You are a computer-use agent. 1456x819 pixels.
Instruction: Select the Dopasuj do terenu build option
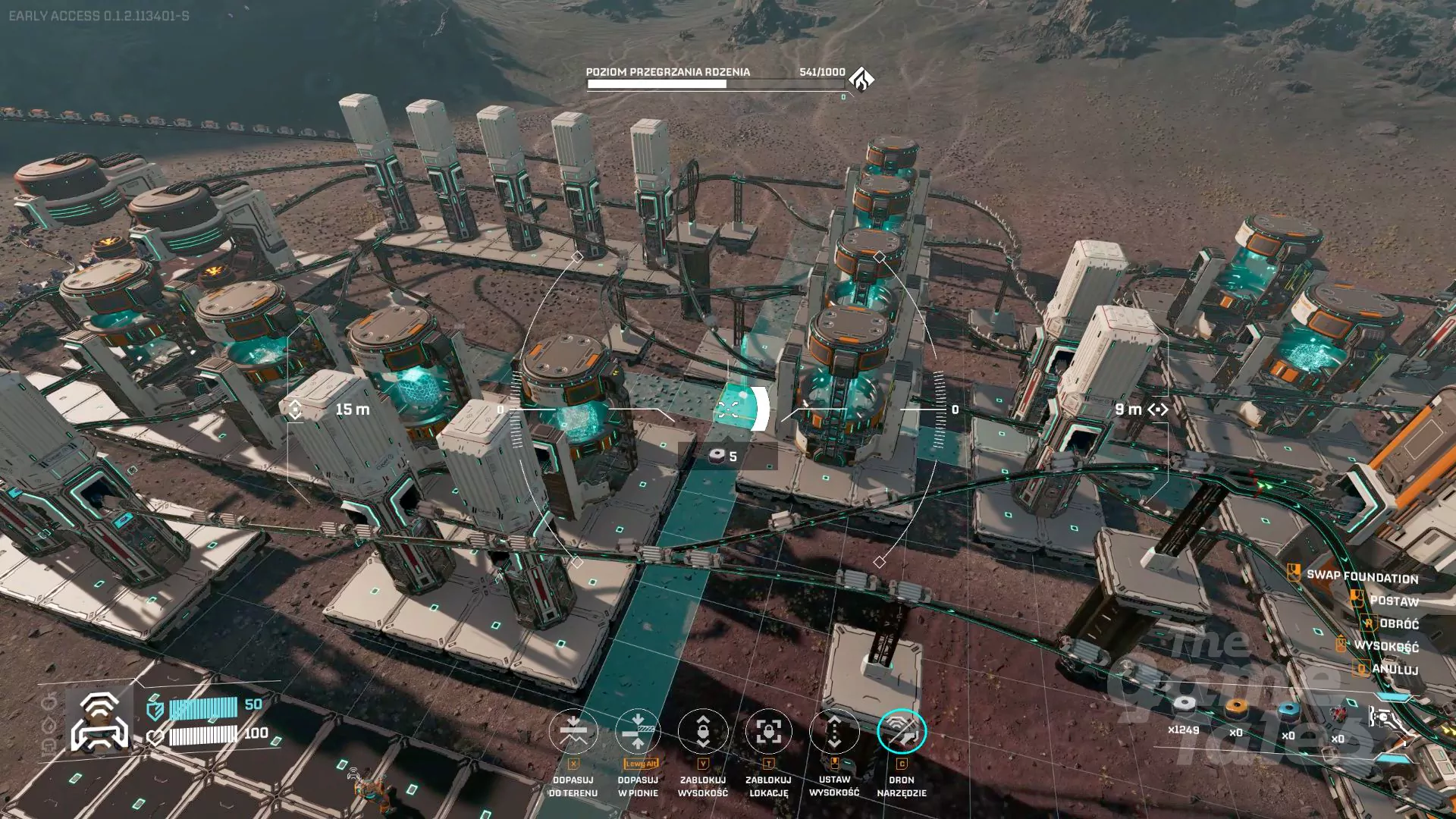(x=573, y=732)
